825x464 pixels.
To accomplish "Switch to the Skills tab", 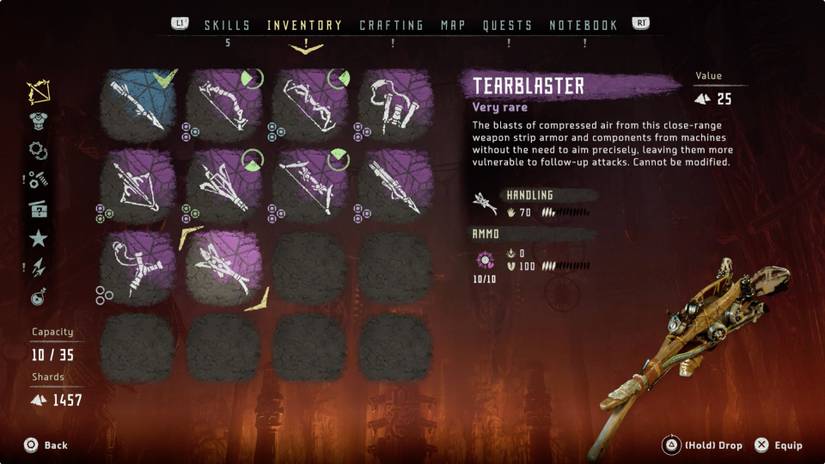I will pyautogui.click(x=227, y=25).
